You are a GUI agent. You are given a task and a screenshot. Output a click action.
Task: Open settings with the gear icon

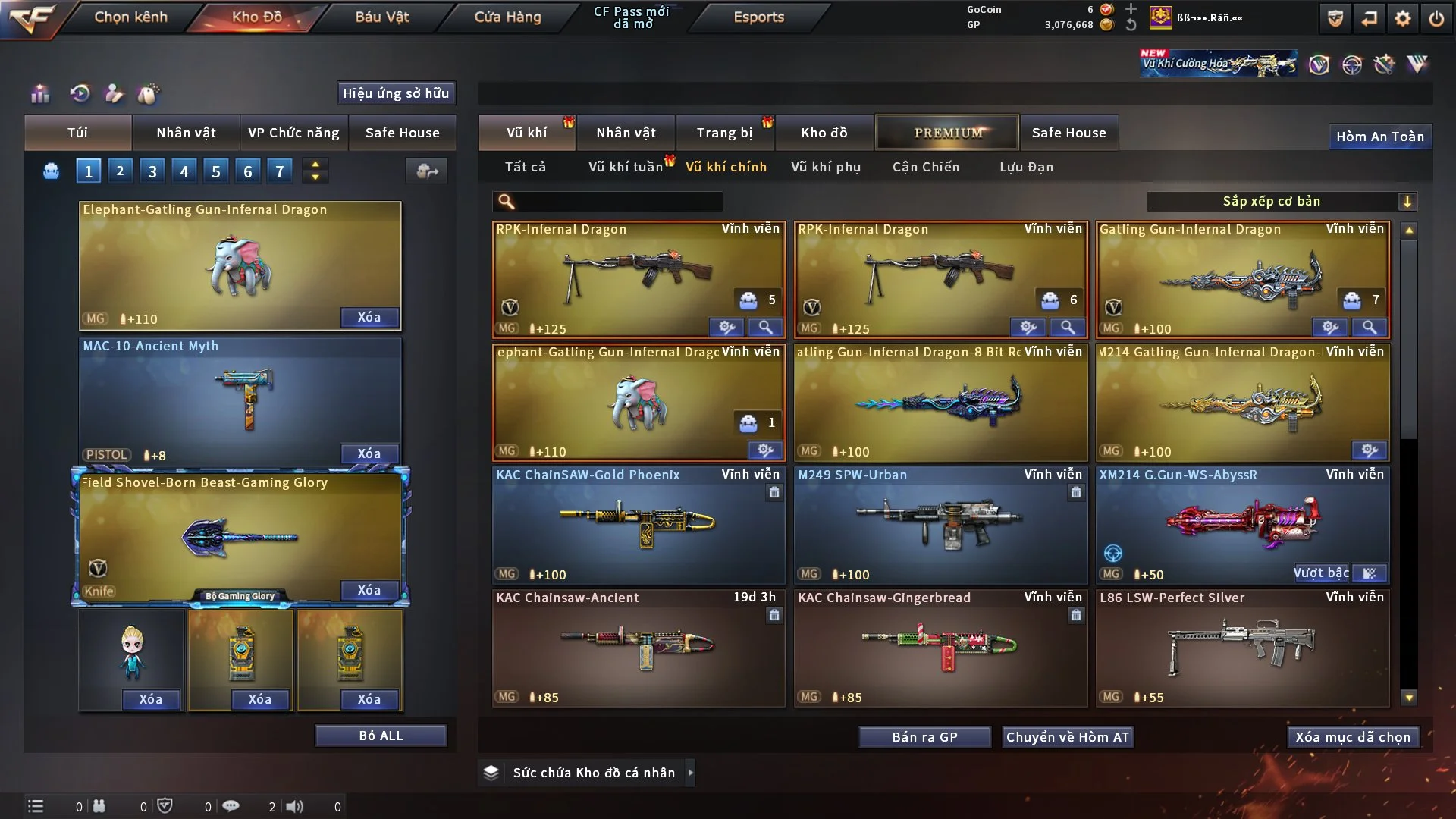pyautogui.click(x=1402, y=18)
